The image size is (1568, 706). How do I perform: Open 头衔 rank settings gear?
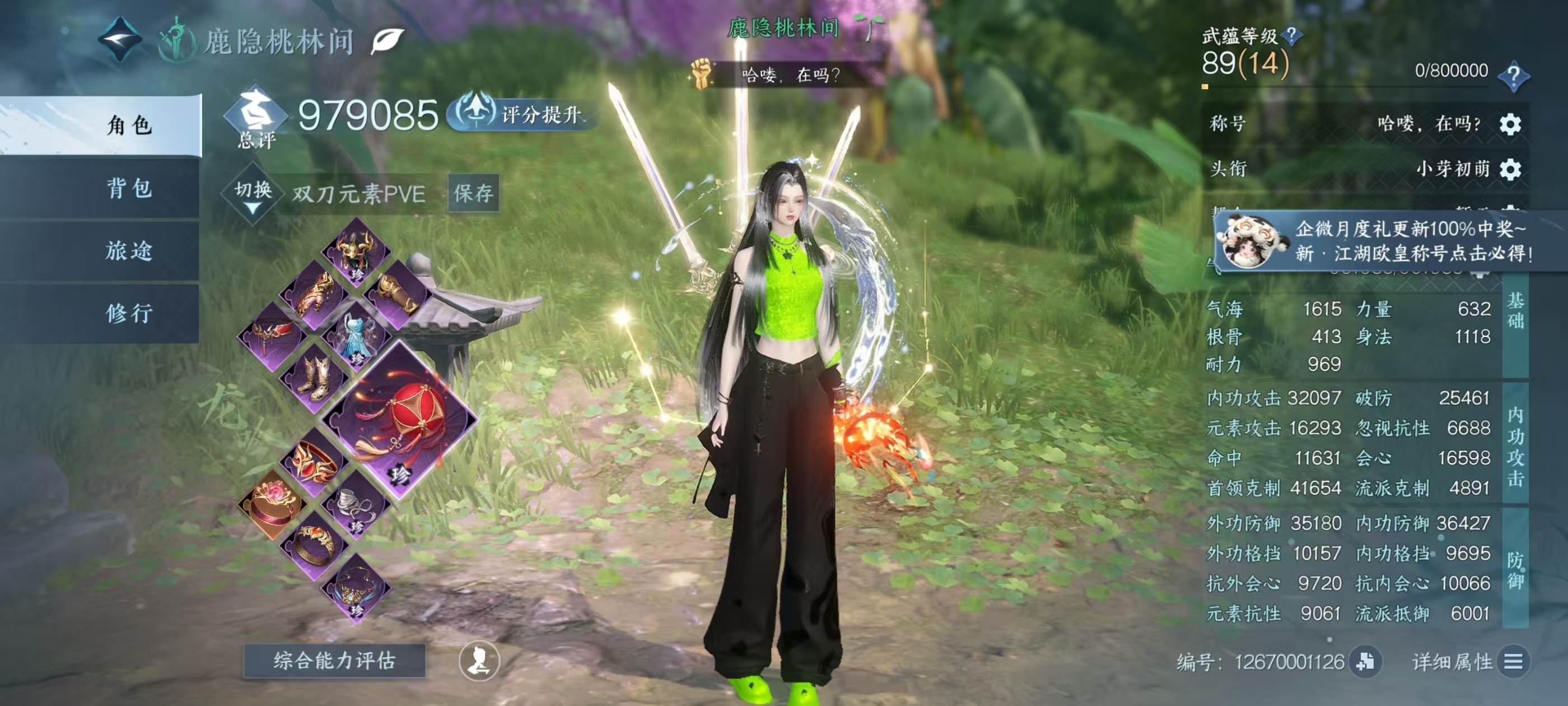pos(1510,169)
